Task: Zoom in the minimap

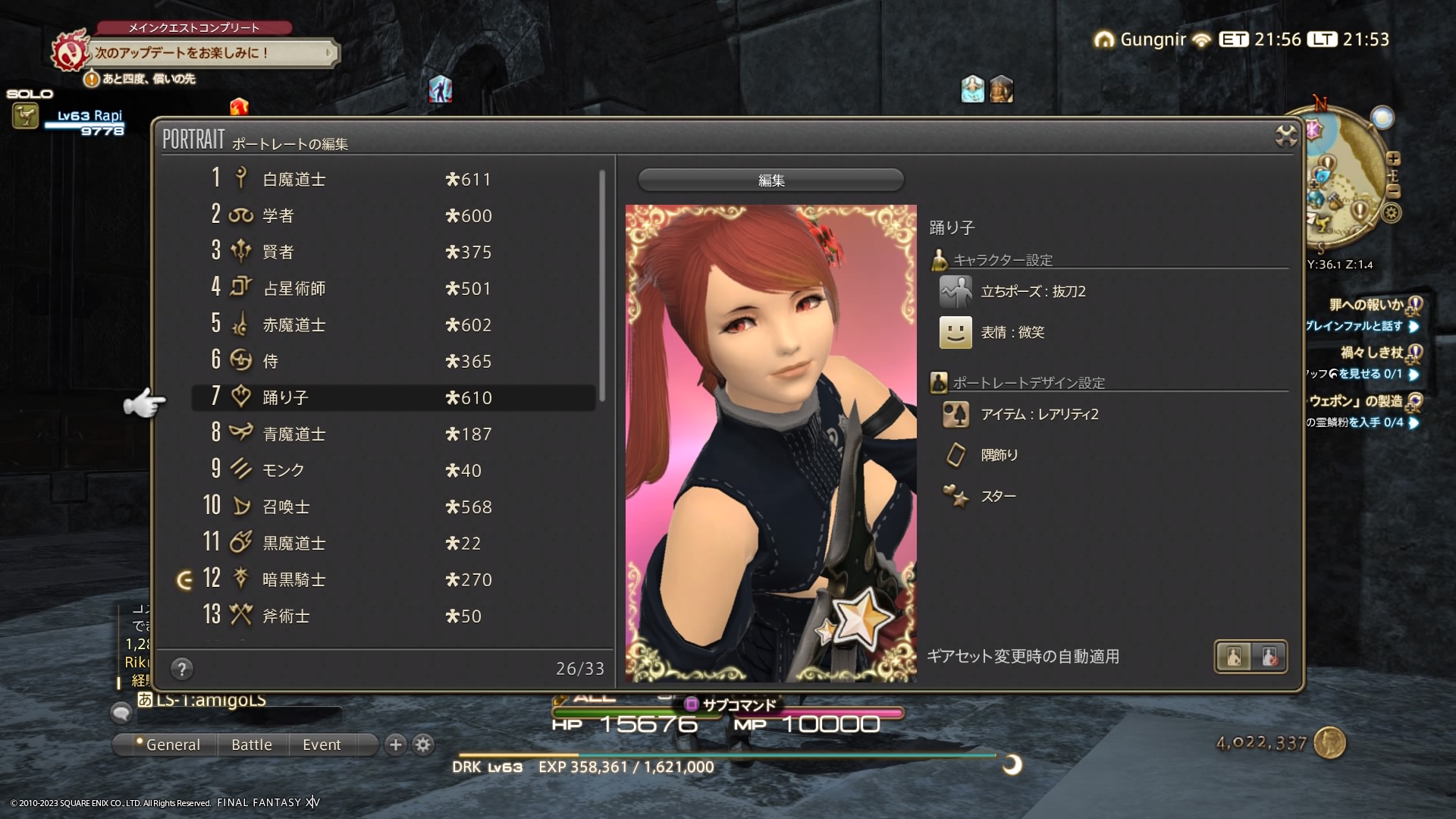Action: [1393, 158]
